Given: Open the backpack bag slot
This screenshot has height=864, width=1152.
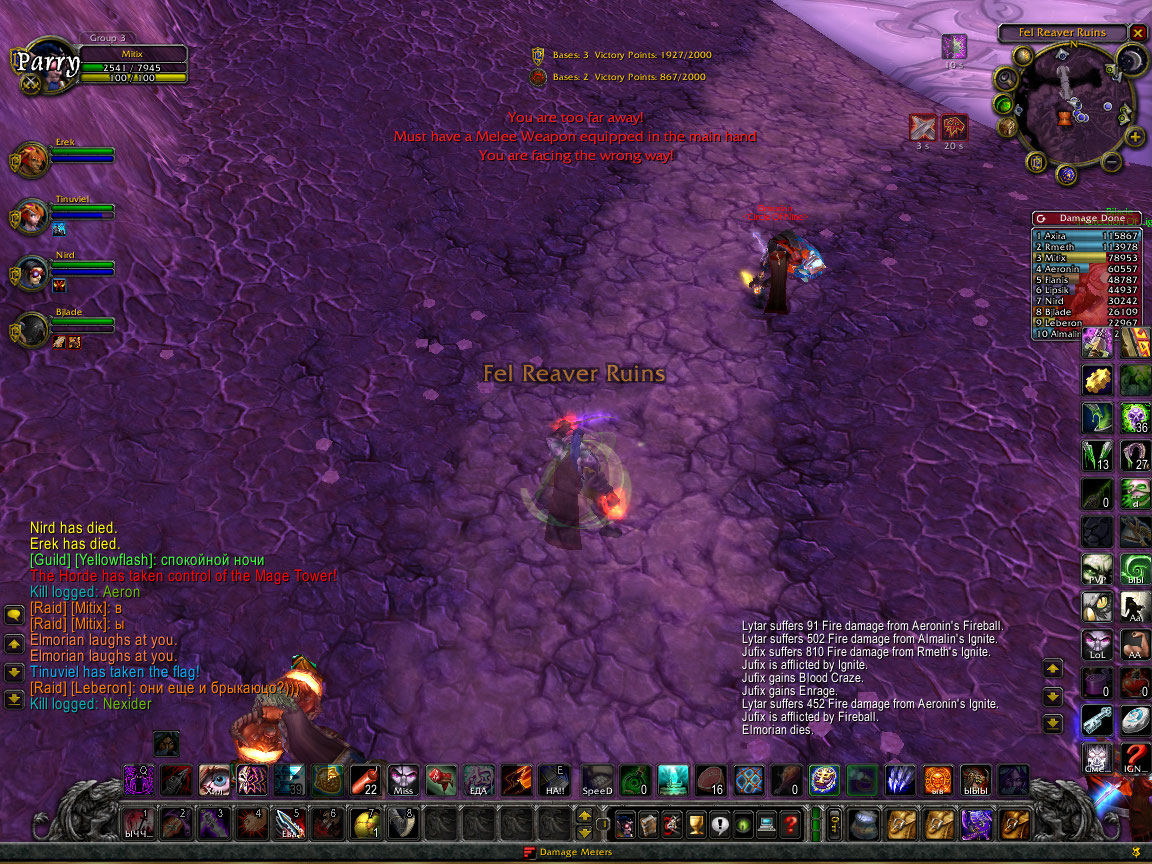Looking at the screenshot, I should tap(1014, 824).
